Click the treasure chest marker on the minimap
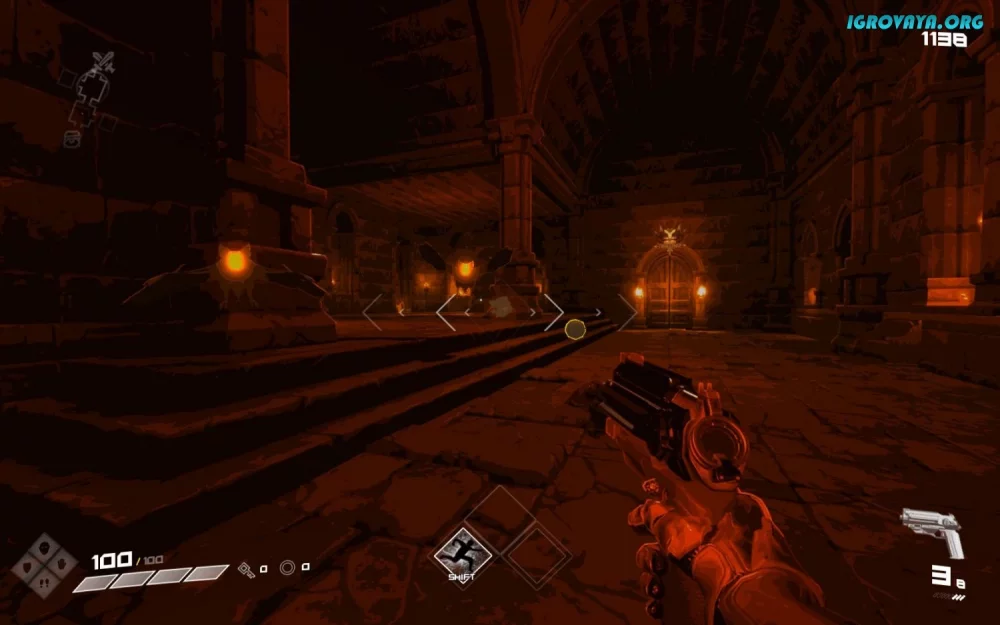This screenshot has height=625, width=1000. tap(72, 140)
